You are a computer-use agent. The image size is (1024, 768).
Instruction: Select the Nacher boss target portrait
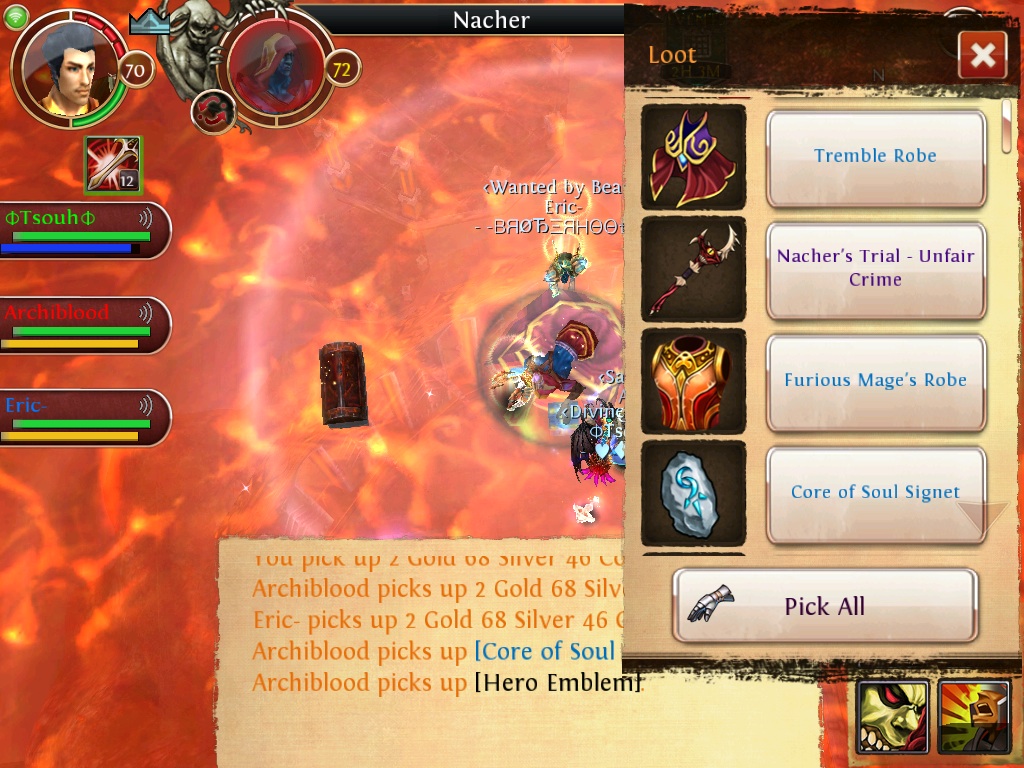275,68
